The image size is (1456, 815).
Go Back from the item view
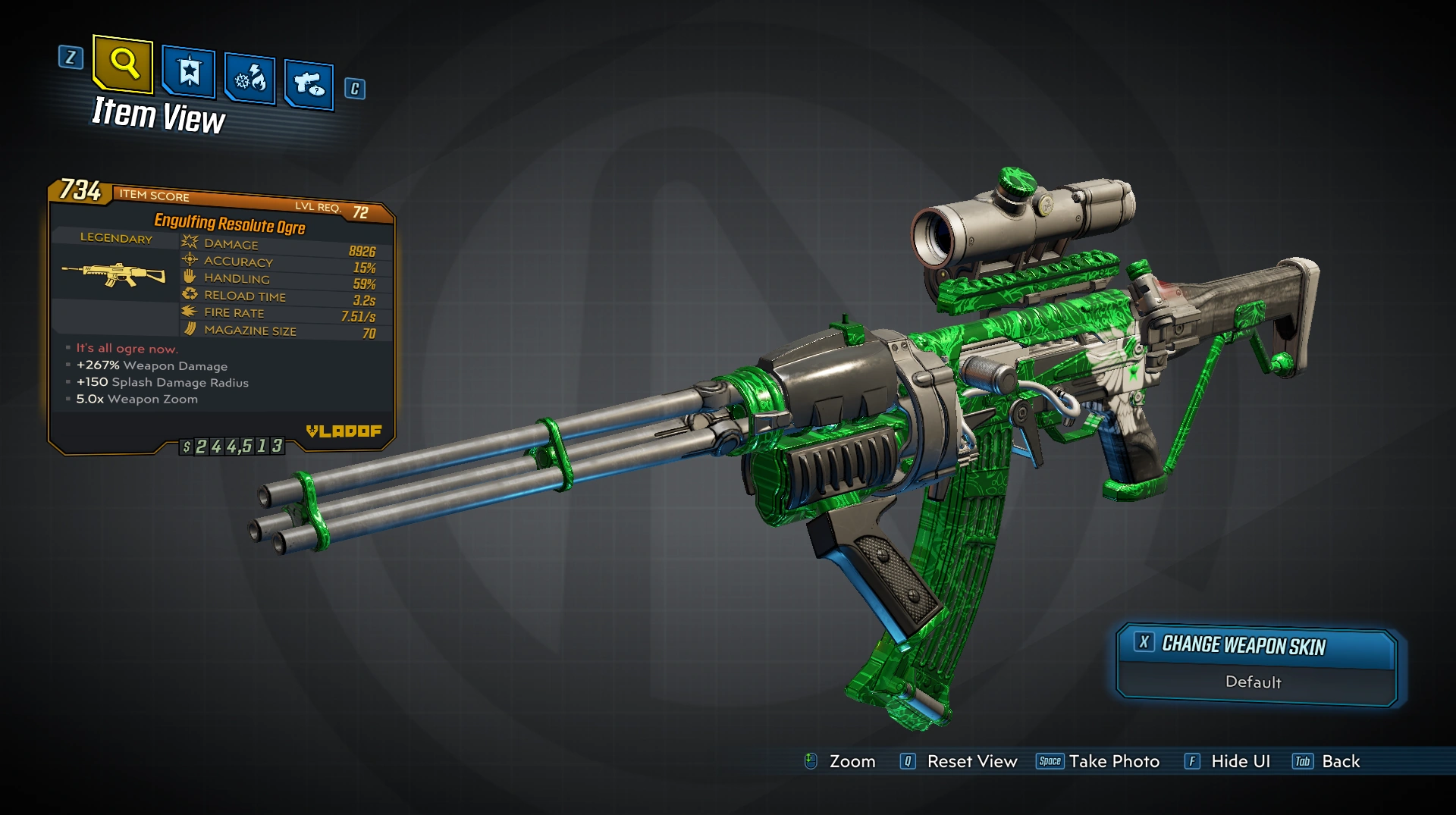(1326, 761)
